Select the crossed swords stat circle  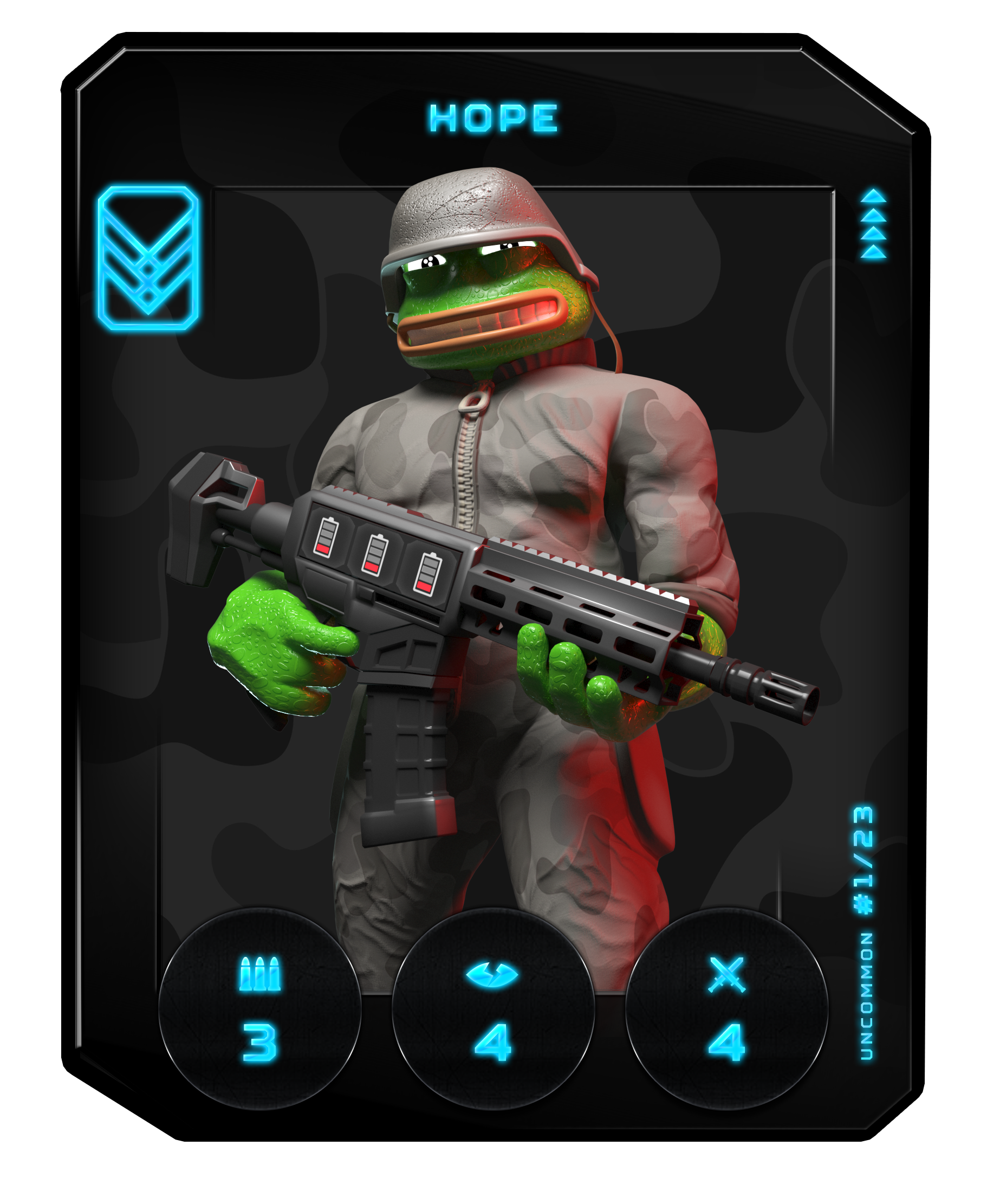coord(726,1008)
